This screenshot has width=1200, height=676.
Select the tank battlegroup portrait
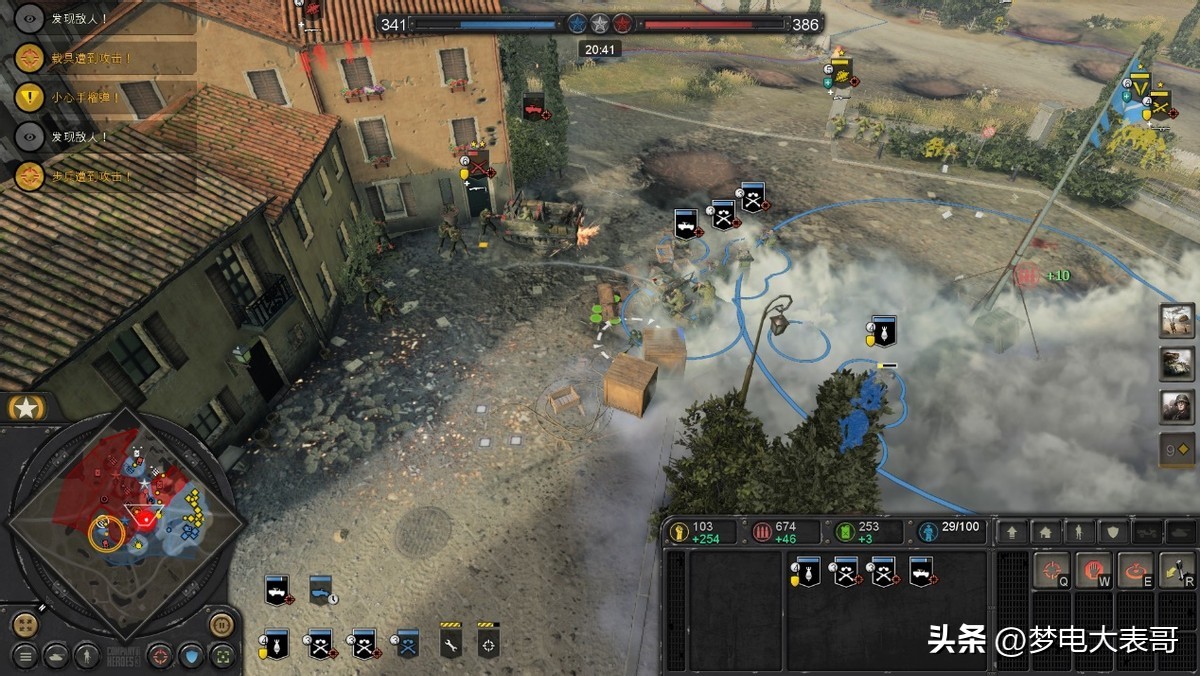pos(1177,364)
